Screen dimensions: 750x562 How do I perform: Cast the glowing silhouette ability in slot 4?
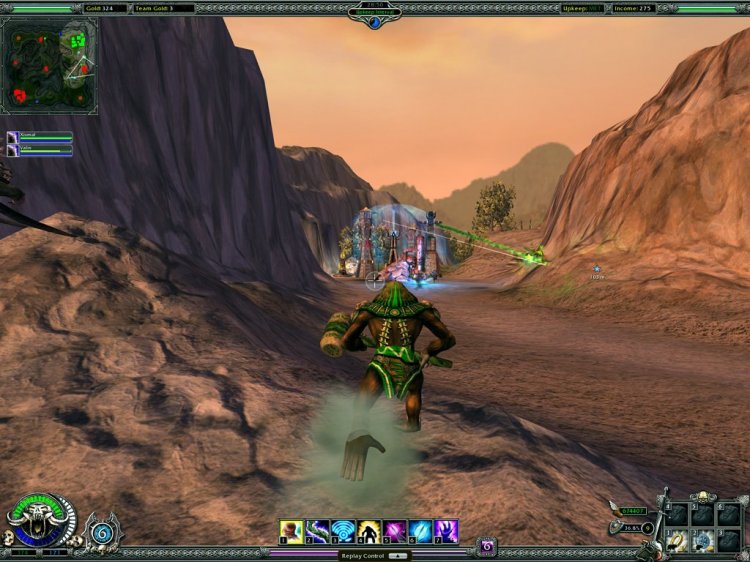369,531
